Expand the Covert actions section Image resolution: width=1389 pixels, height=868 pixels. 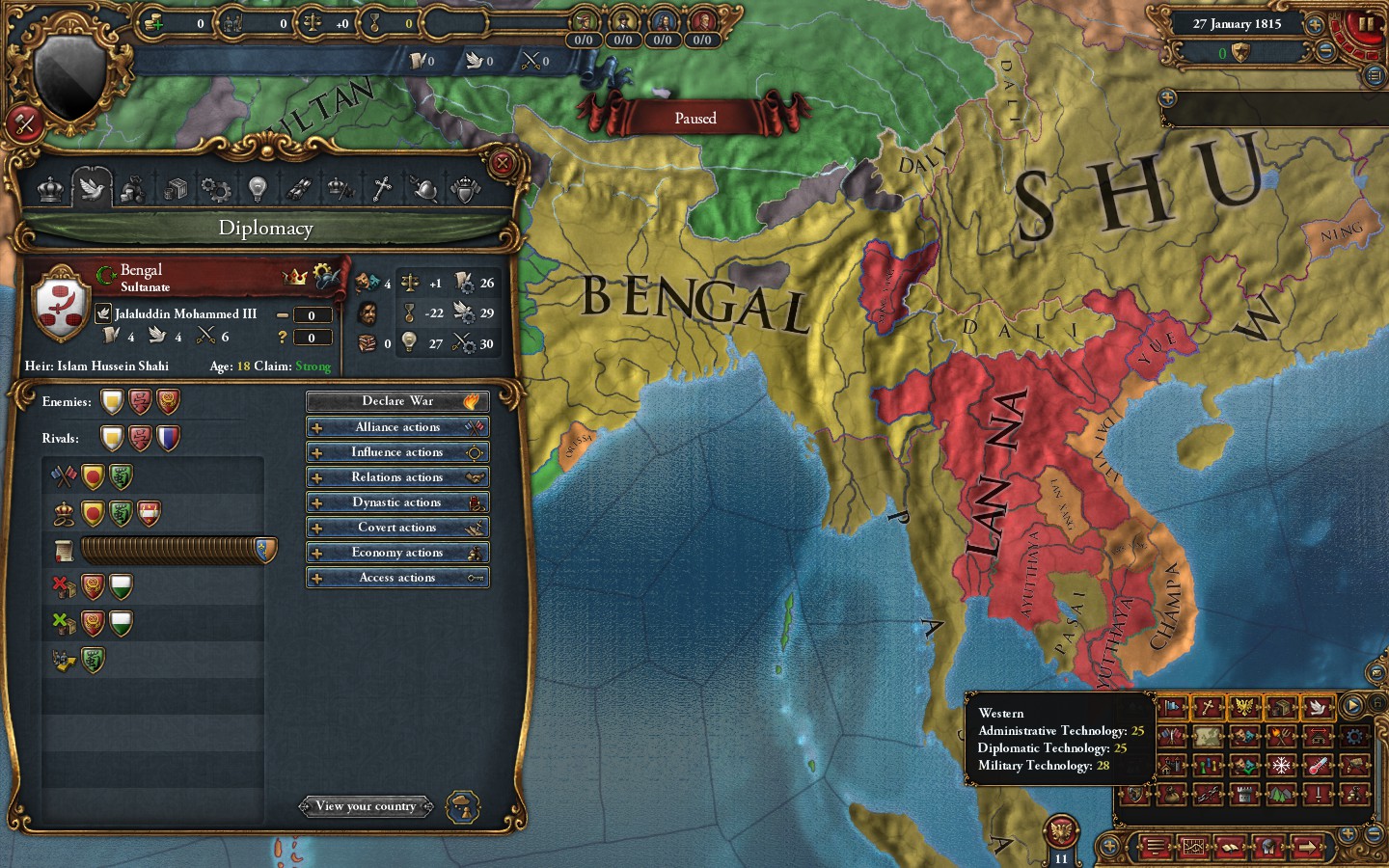tap(397, 528)
